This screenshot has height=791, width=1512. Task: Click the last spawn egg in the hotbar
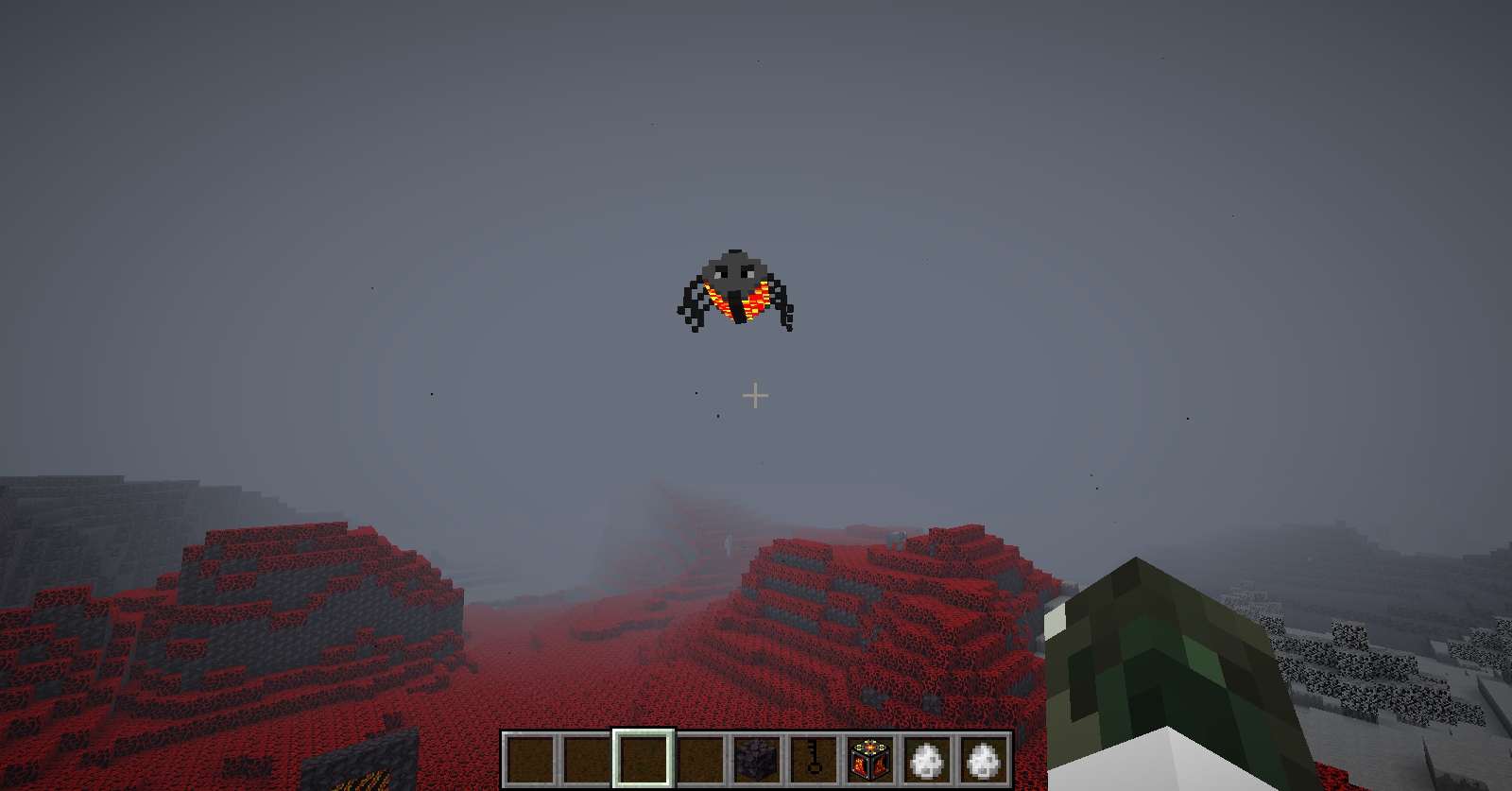click(983, 759)
